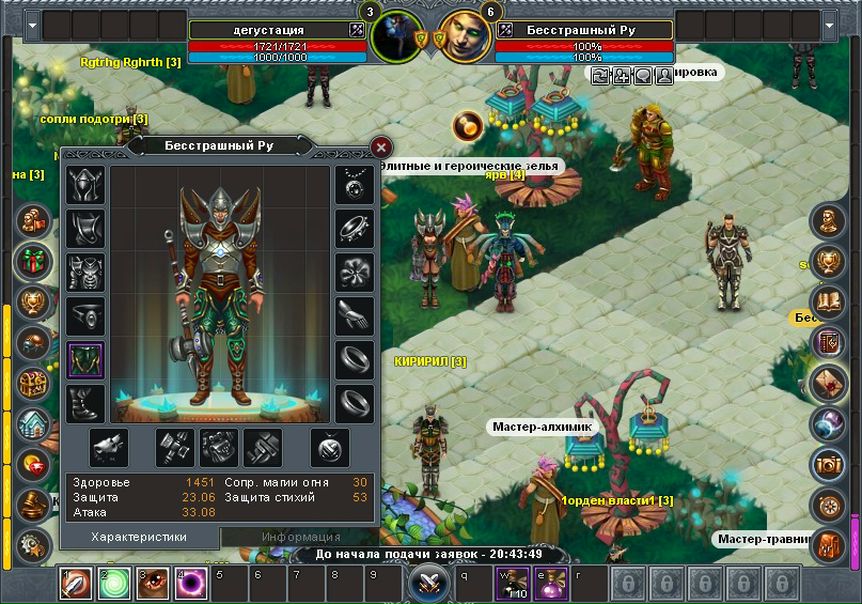
Task: Open the Характеристики tab
Action: coord(139,537)
